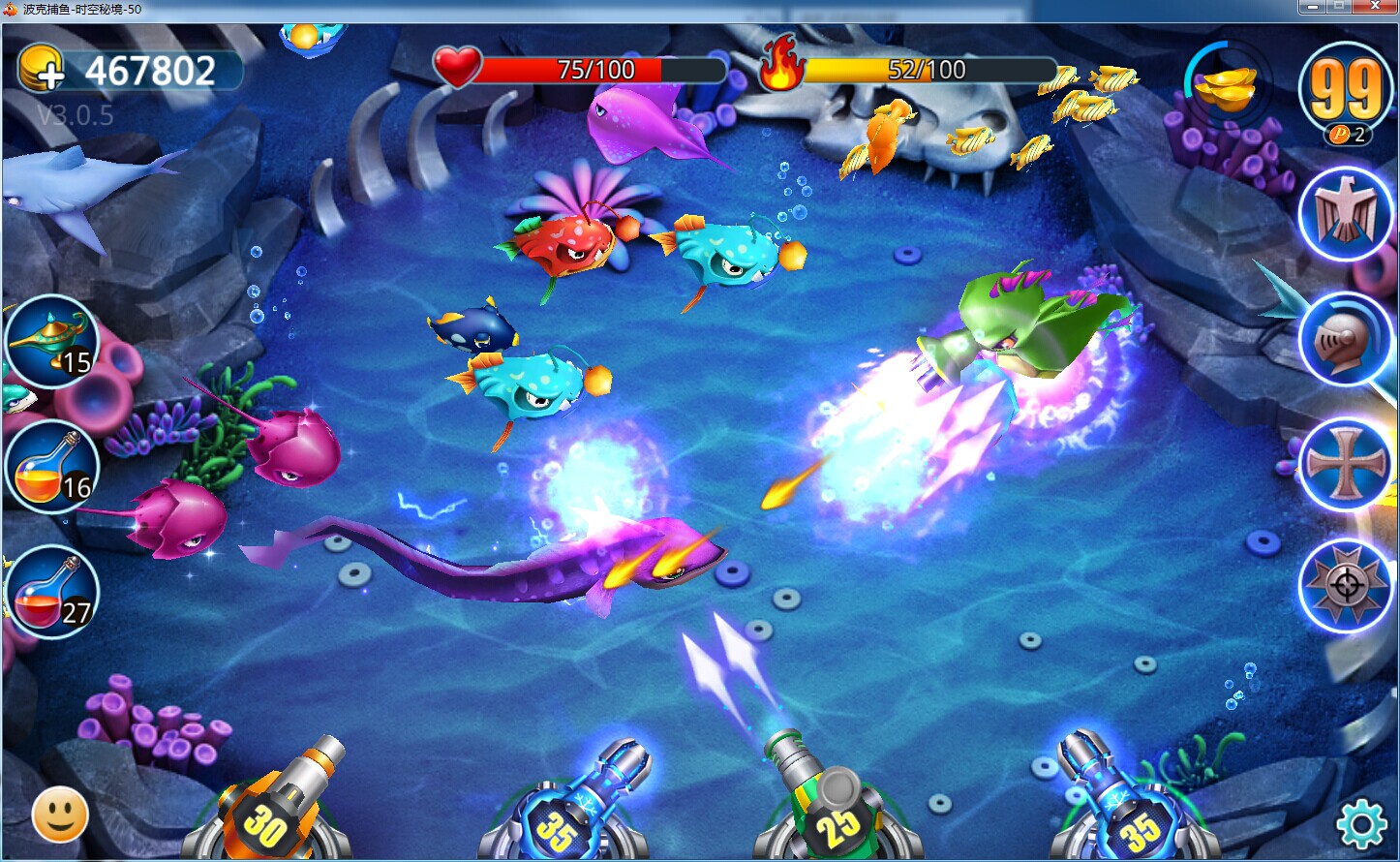Open the gear settings menu
The width and height of the screenshot is (1400, 862).
pos(1361,824)
